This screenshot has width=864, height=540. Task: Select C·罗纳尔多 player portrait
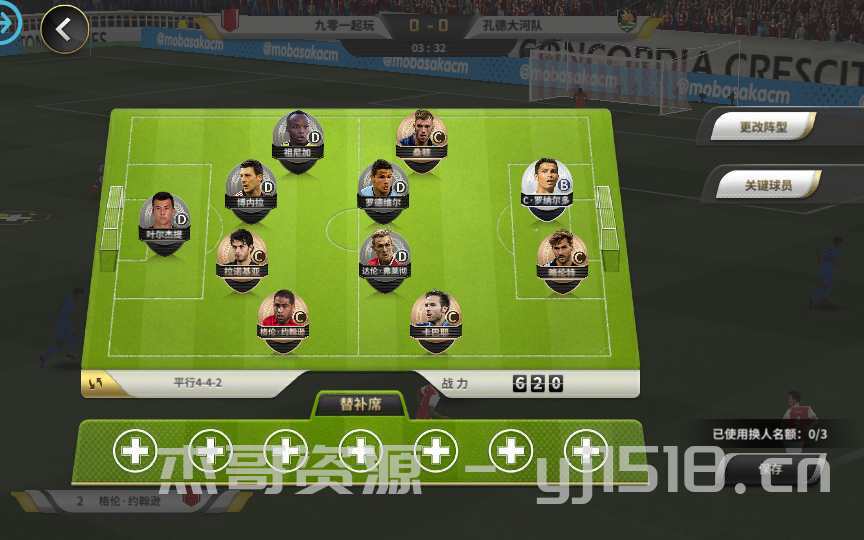coord(546,181)
